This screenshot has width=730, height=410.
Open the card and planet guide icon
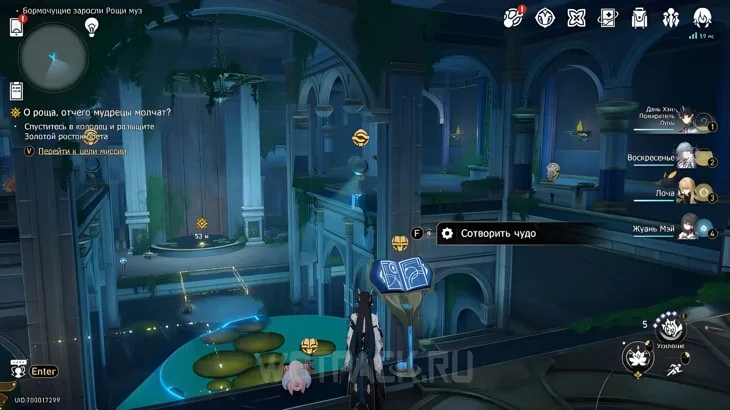608,17
